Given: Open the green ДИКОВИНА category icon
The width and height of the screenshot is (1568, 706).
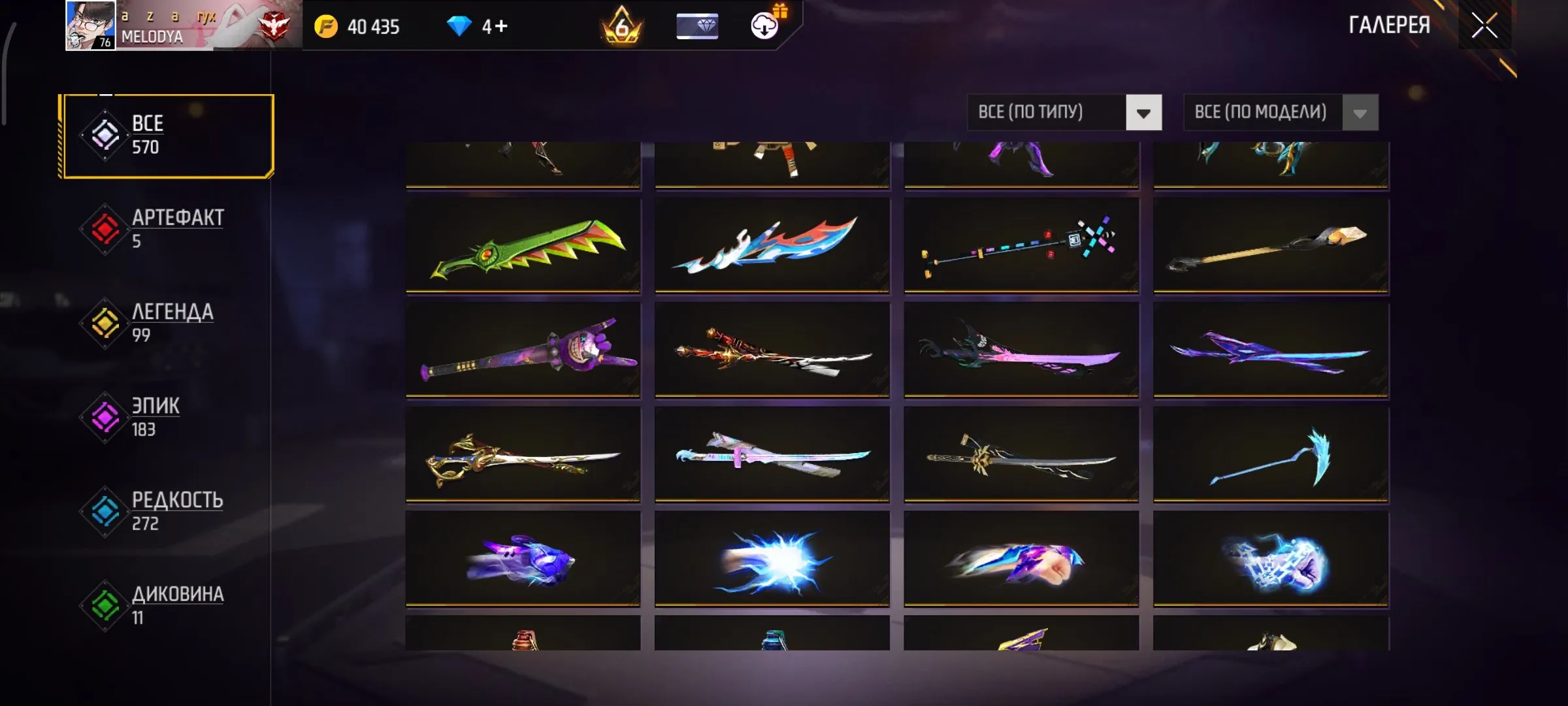Looking at the screenshot, I should pos(105,605).
